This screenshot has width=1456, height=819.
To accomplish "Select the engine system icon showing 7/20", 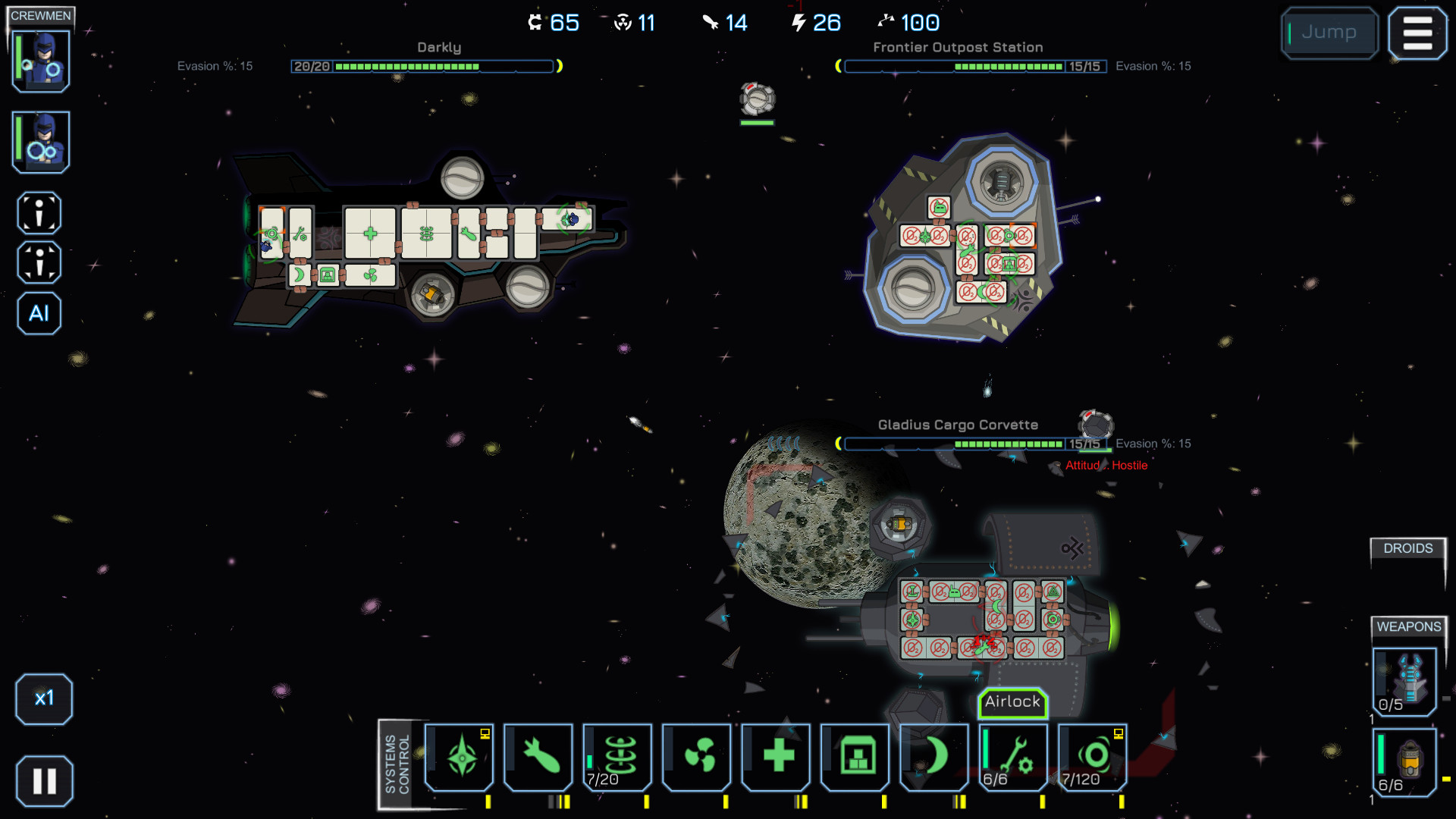I will 617,756.
